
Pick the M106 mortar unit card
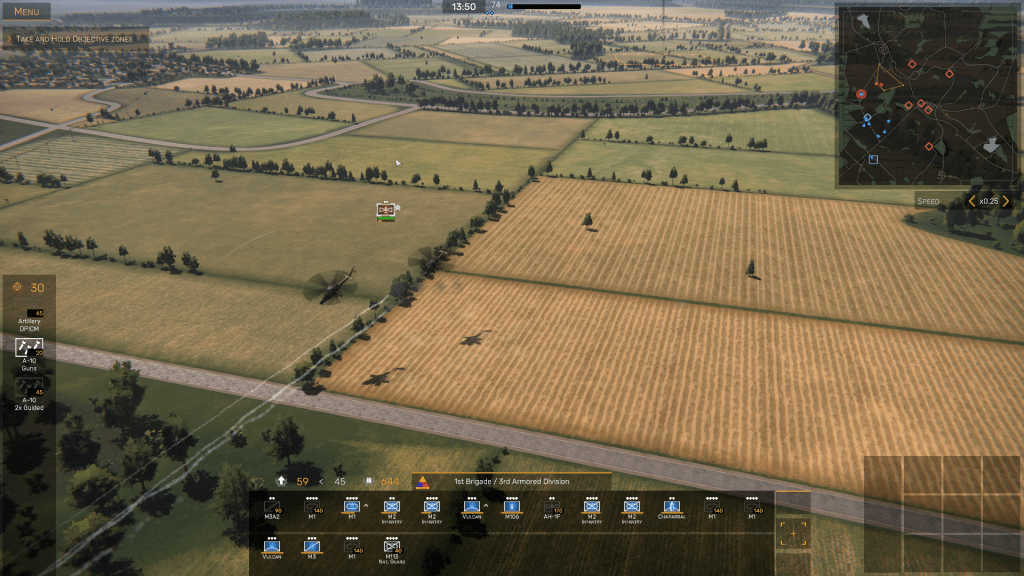pyautogui.click(x=511, y=509)
